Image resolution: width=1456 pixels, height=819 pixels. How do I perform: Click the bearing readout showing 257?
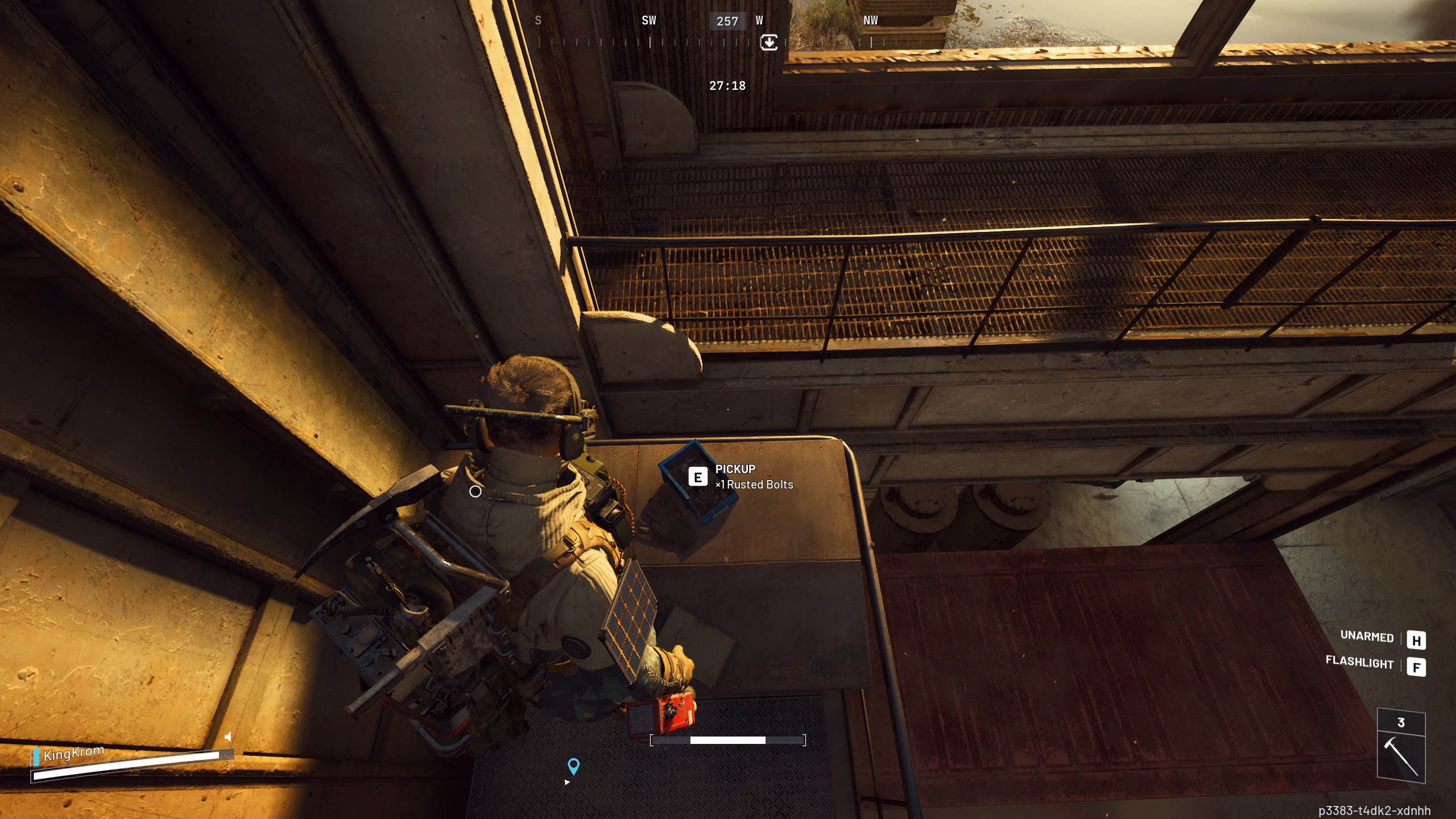click(728, 21)
